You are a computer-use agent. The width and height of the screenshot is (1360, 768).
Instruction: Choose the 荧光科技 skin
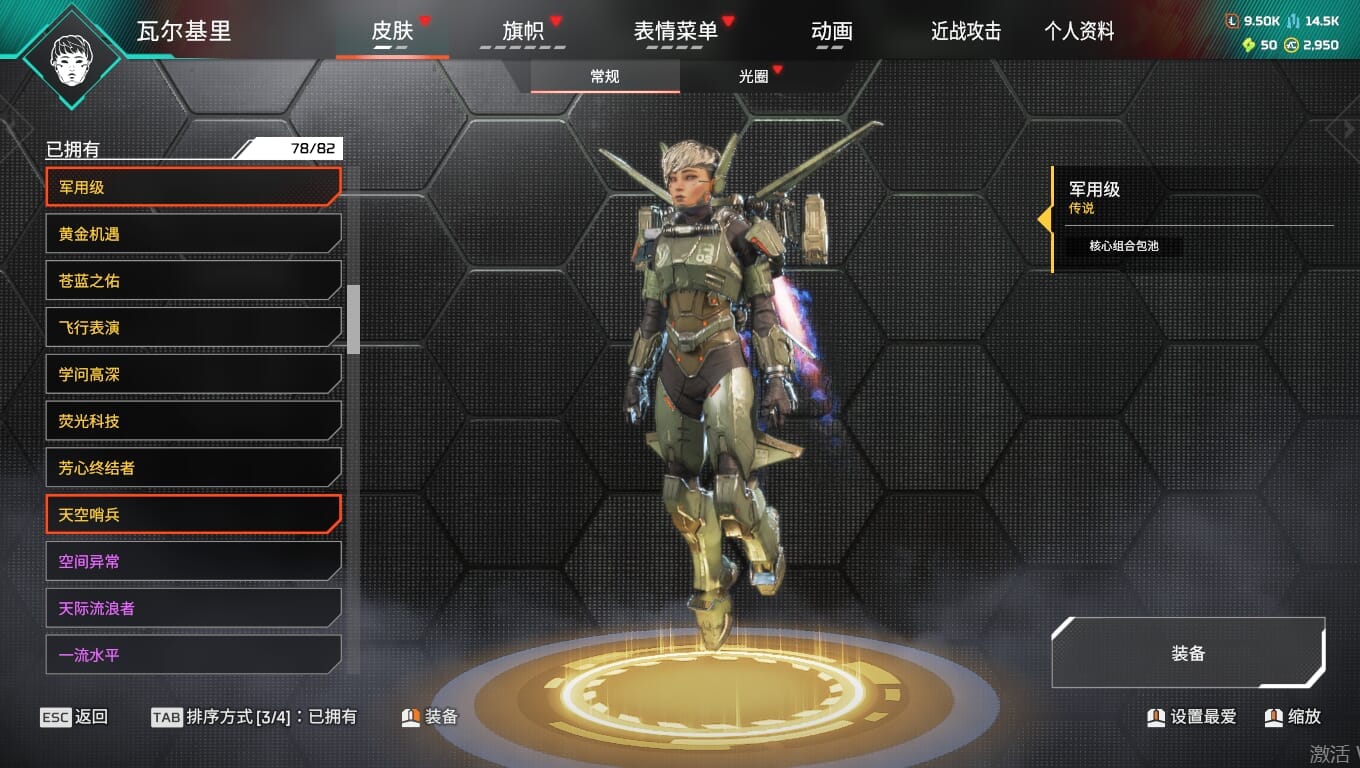[193, 421]
